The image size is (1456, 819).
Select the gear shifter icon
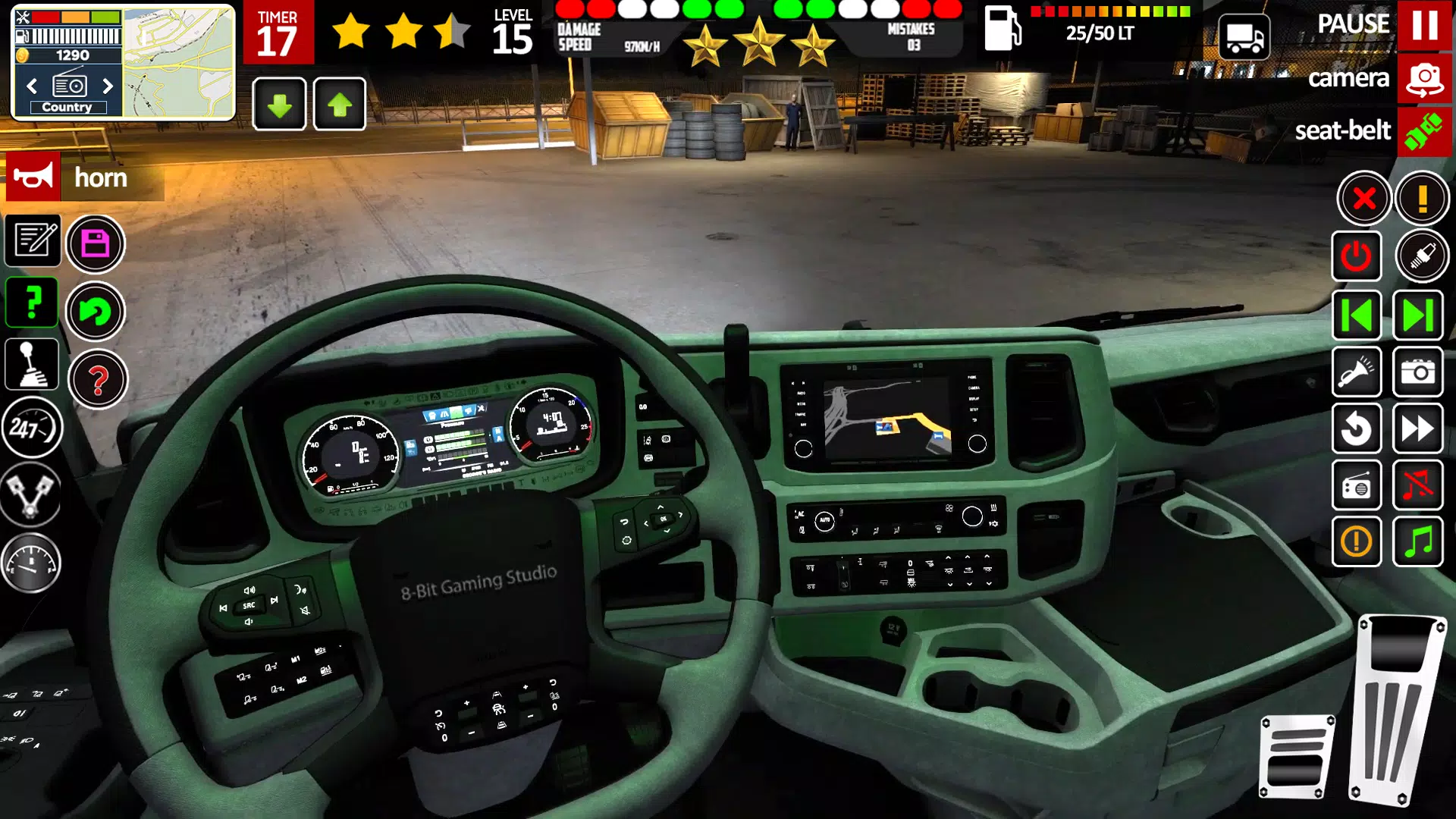tap(32, 365)
